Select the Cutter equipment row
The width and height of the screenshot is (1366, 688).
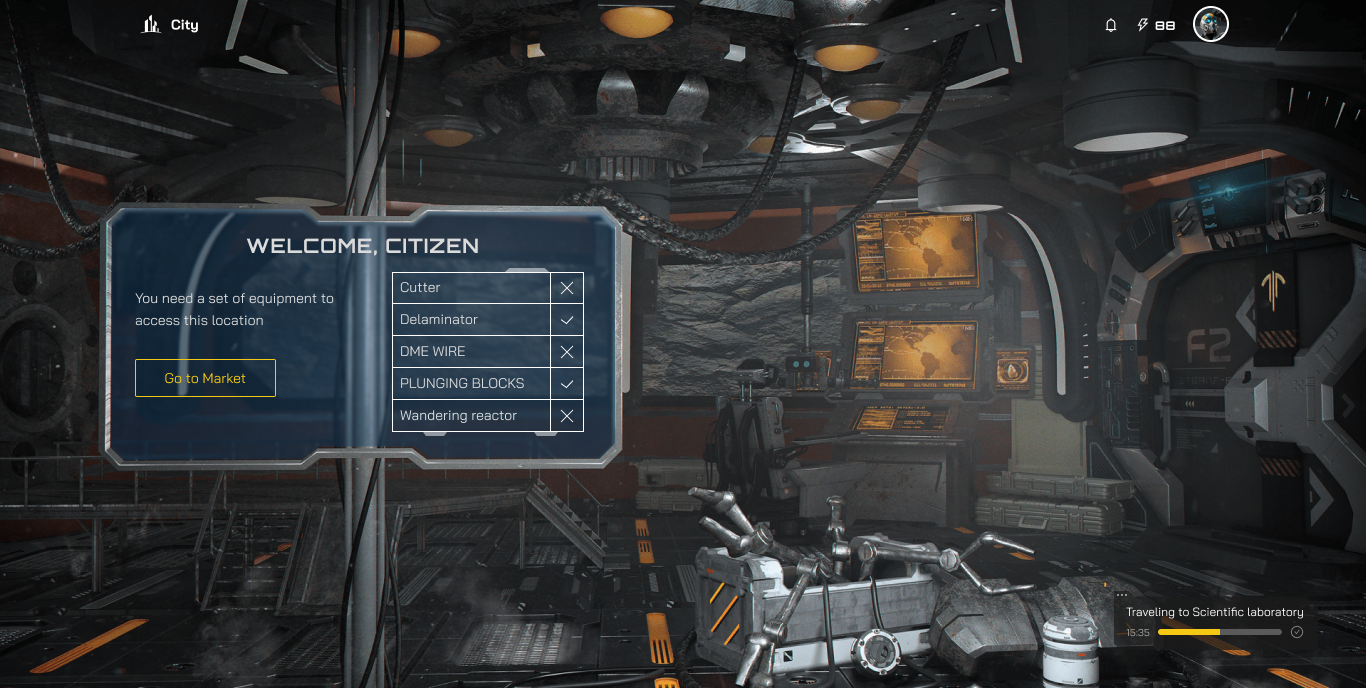point(471,288)
